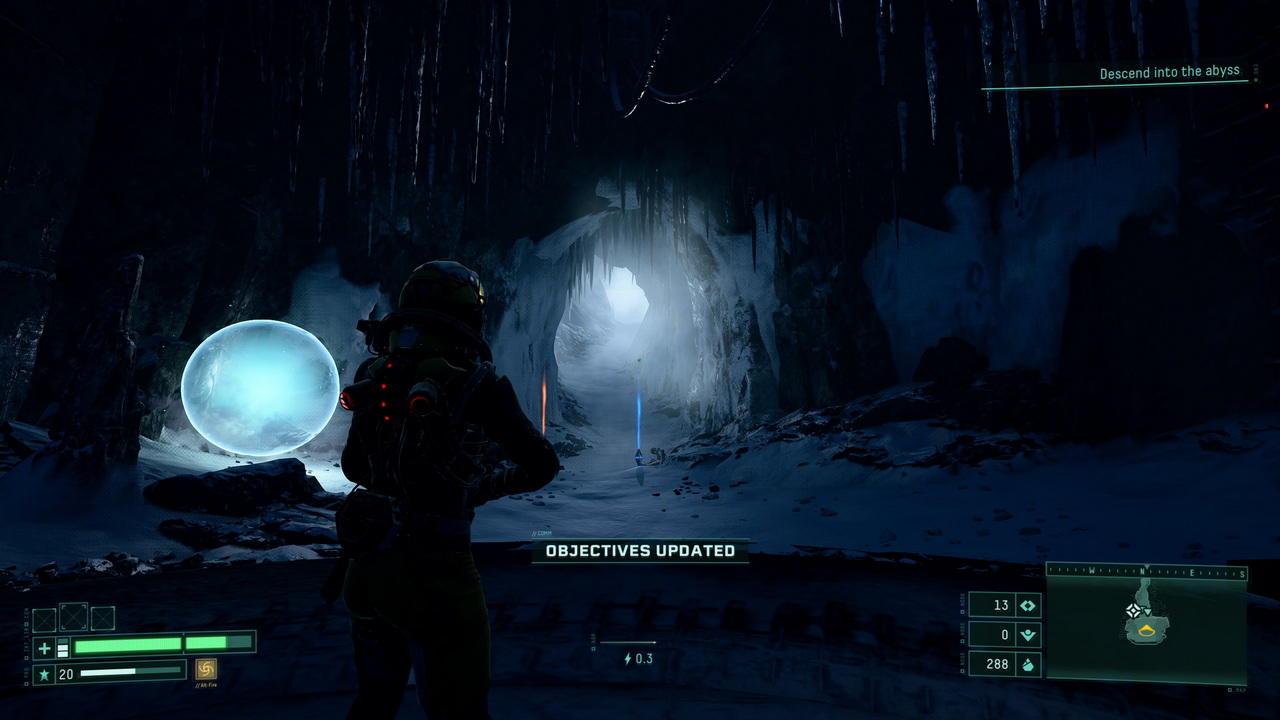Click the compass strip above the minimap
Viewport: 1280px width, 720px height.
(1146, 573)
